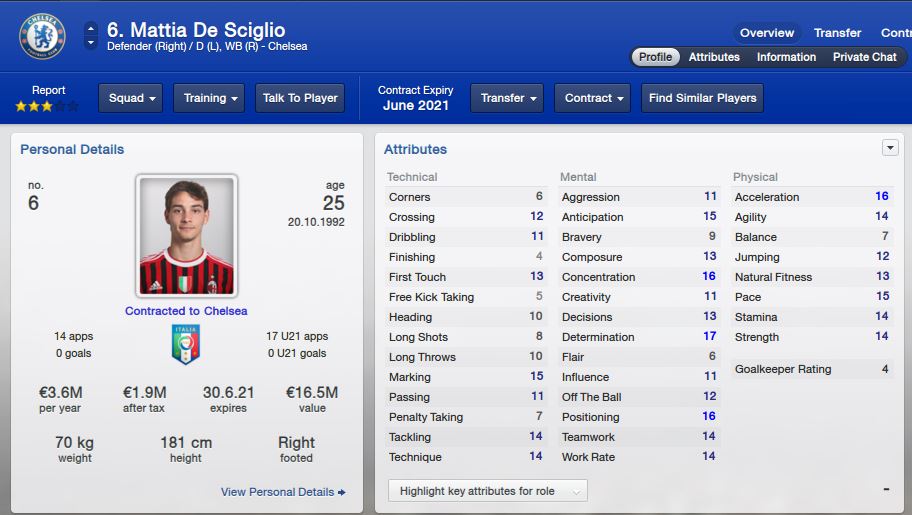
Task: Switch to the Attributes sub-tab
Action: tap(714, 57)
